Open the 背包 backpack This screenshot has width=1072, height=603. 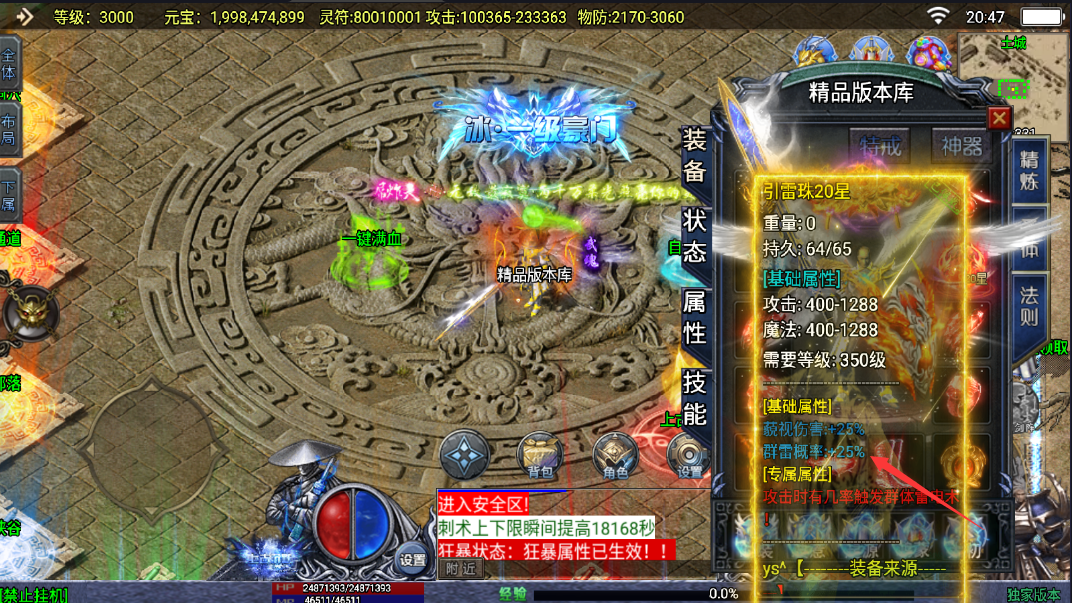(x=540, y=455)
